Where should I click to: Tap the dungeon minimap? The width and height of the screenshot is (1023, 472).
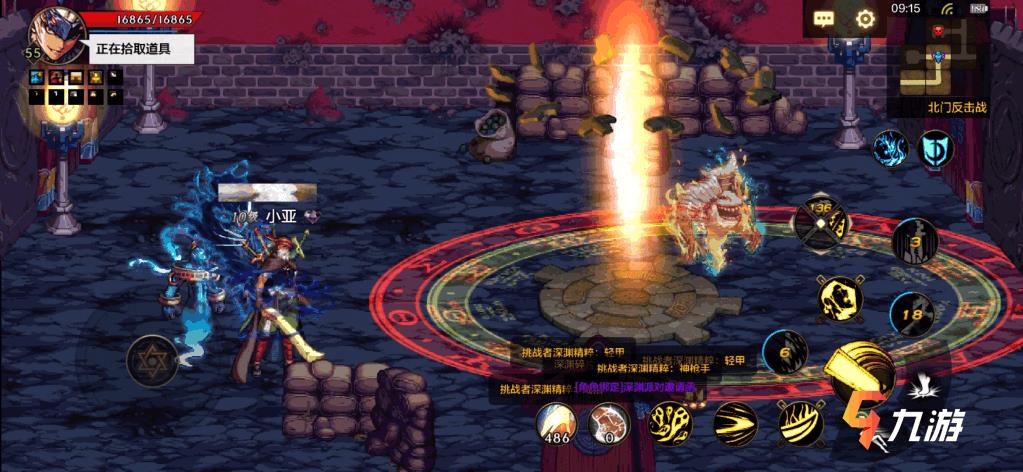(937, 57)
